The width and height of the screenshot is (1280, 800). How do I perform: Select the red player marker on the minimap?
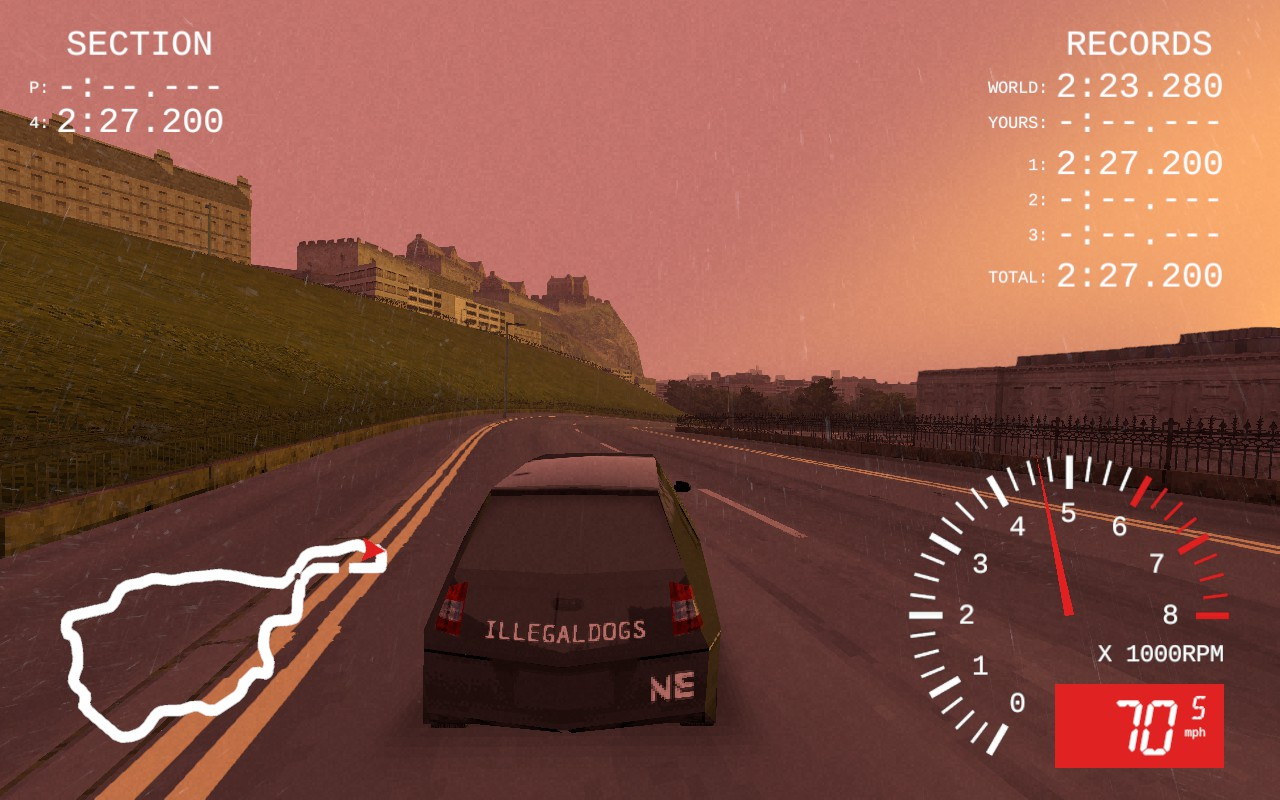click(373, 549)
